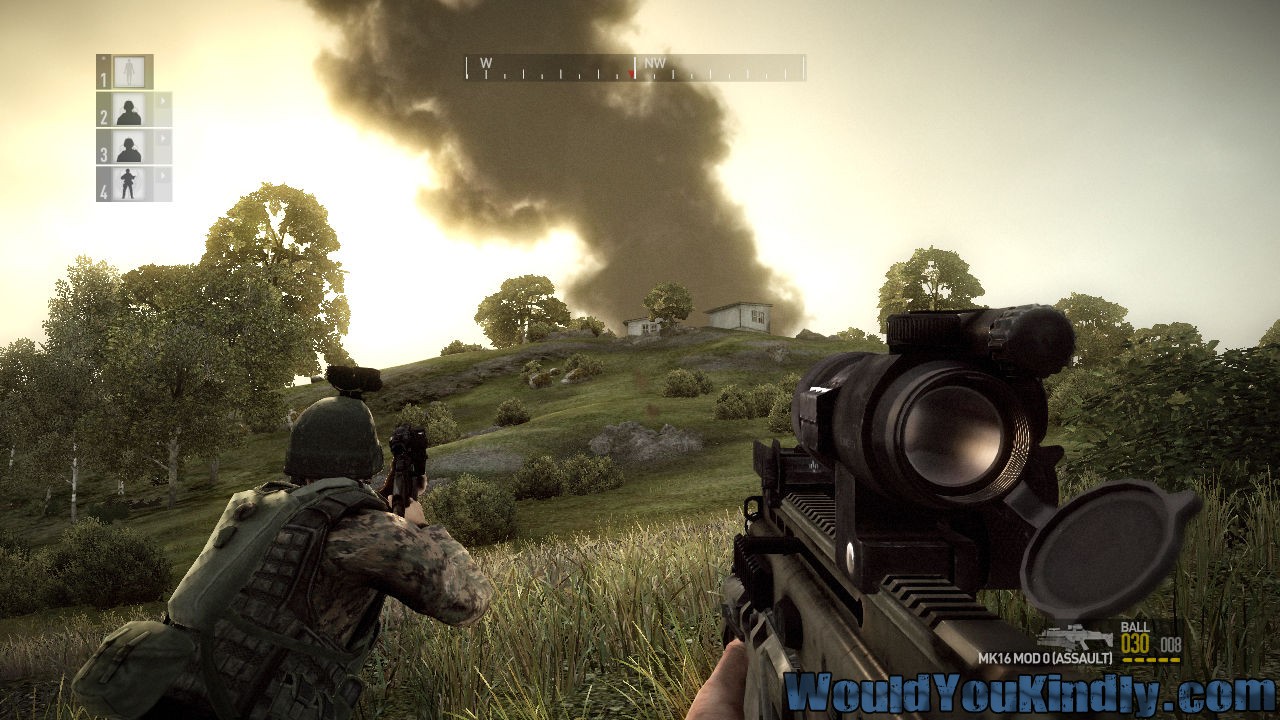Expand the command arrow beside squad member 2
Screen dimensions: 1280x720
pos(161,100)
